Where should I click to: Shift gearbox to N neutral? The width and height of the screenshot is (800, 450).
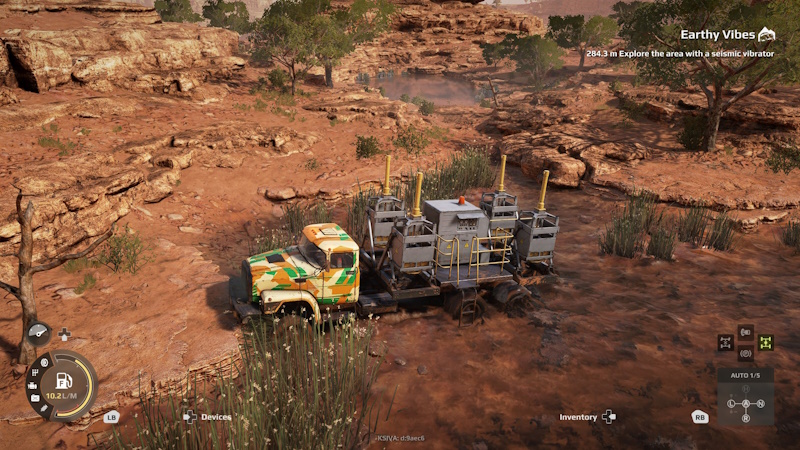[760, 403]
